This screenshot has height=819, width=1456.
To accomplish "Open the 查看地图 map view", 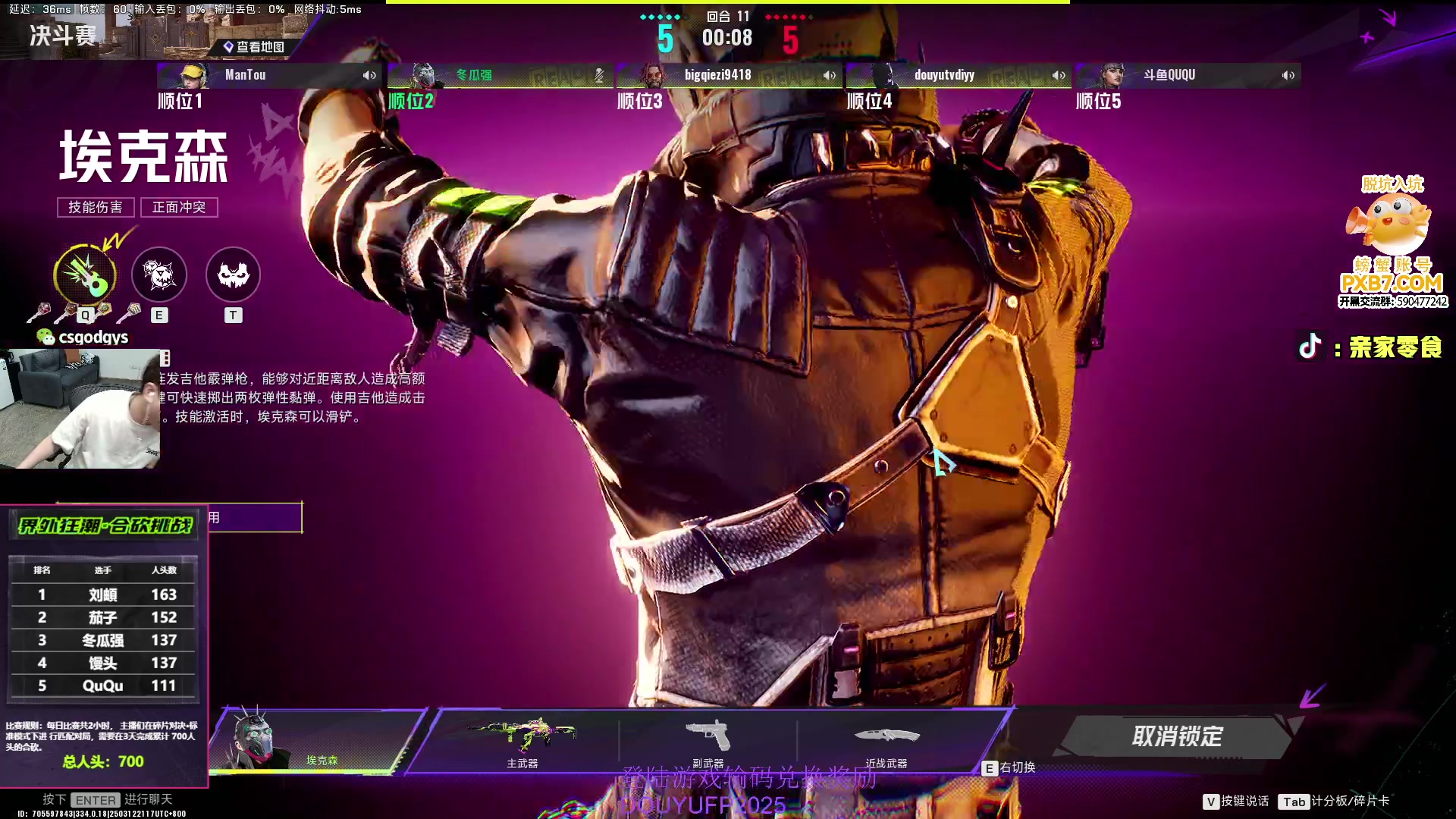I will tap(254, 47).
